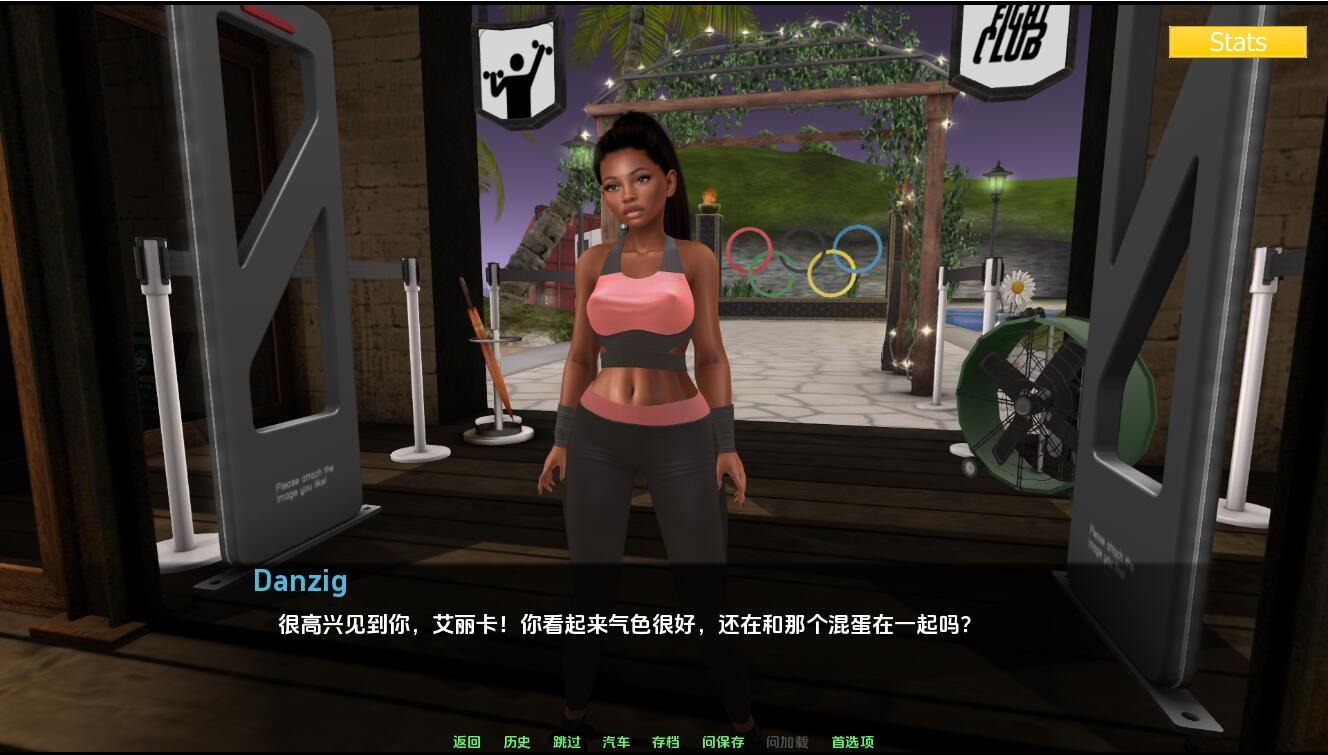Image resolution: width=1328 pixels, height=755 pixels.
Task: Click the dumbbell gym banner icon
Action: (519, 62)
